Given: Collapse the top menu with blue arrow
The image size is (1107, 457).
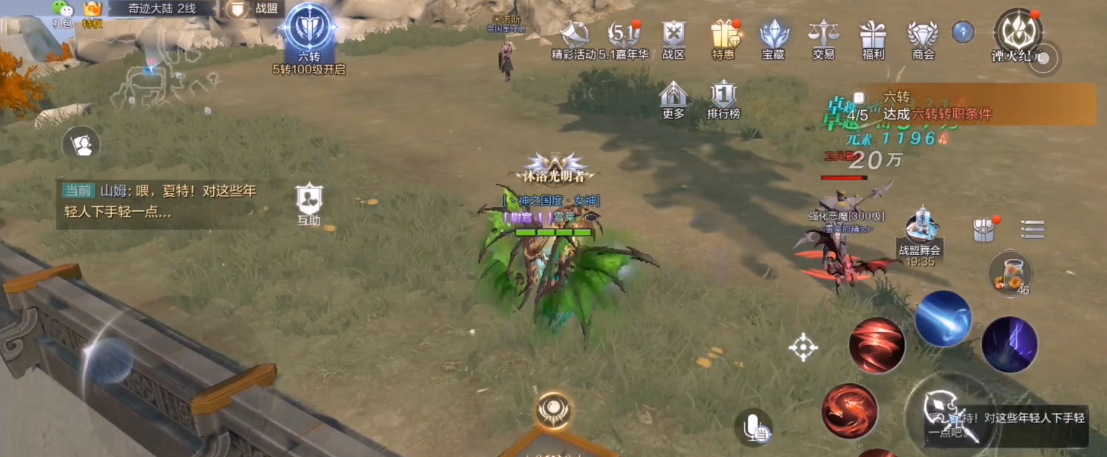Looking at the screenshot, I should [x=963, y=32].
